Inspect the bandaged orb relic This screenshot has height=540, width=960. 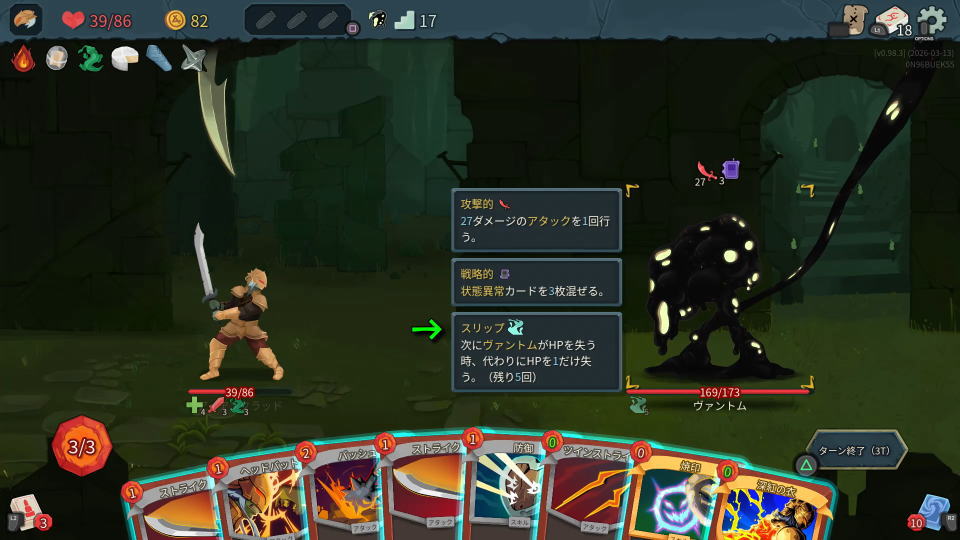[57, 59]
